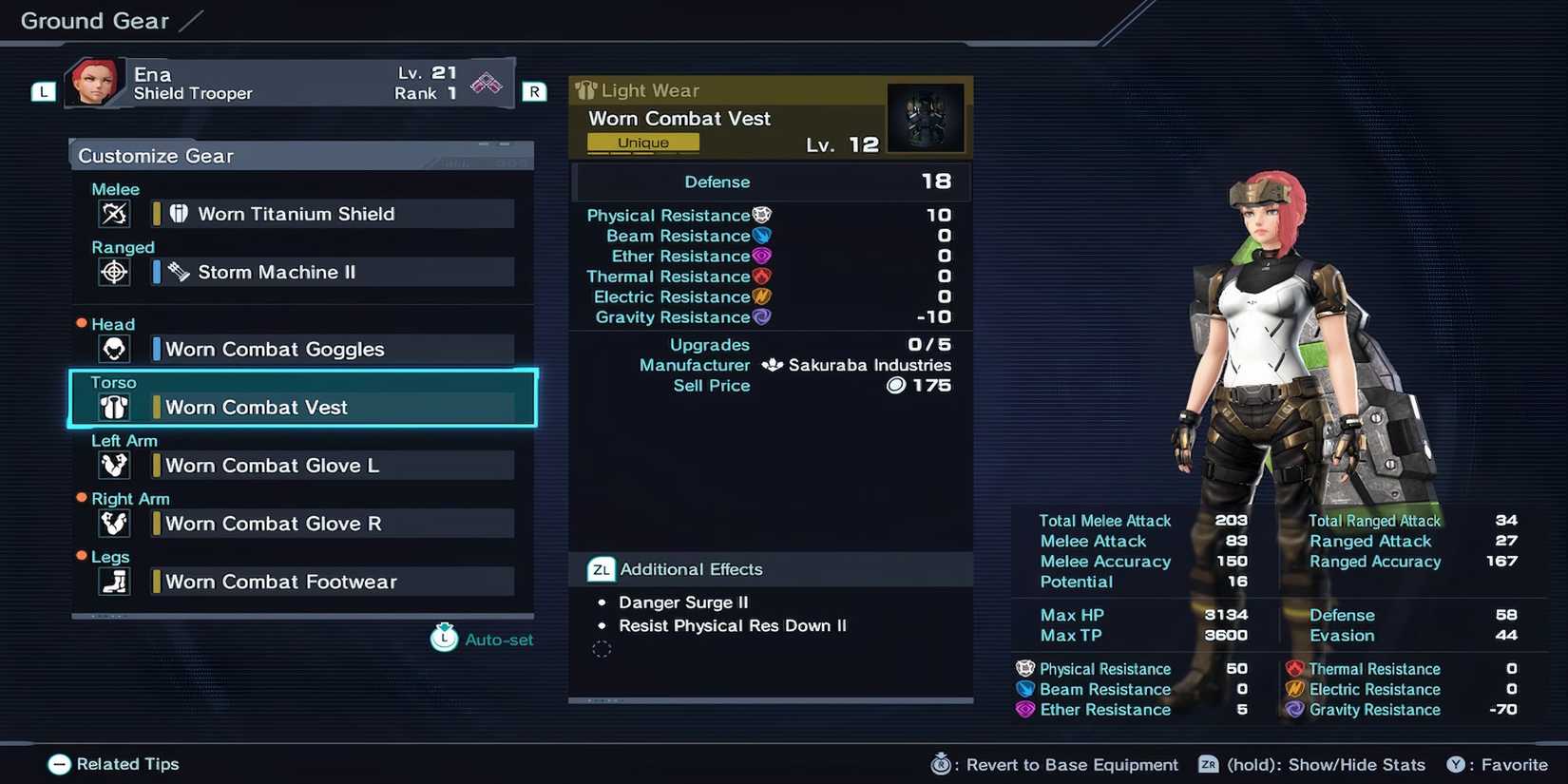This screenshot has height=784, width=1568.
Task: Expand the L shoulder character selector
Action: 42,91
